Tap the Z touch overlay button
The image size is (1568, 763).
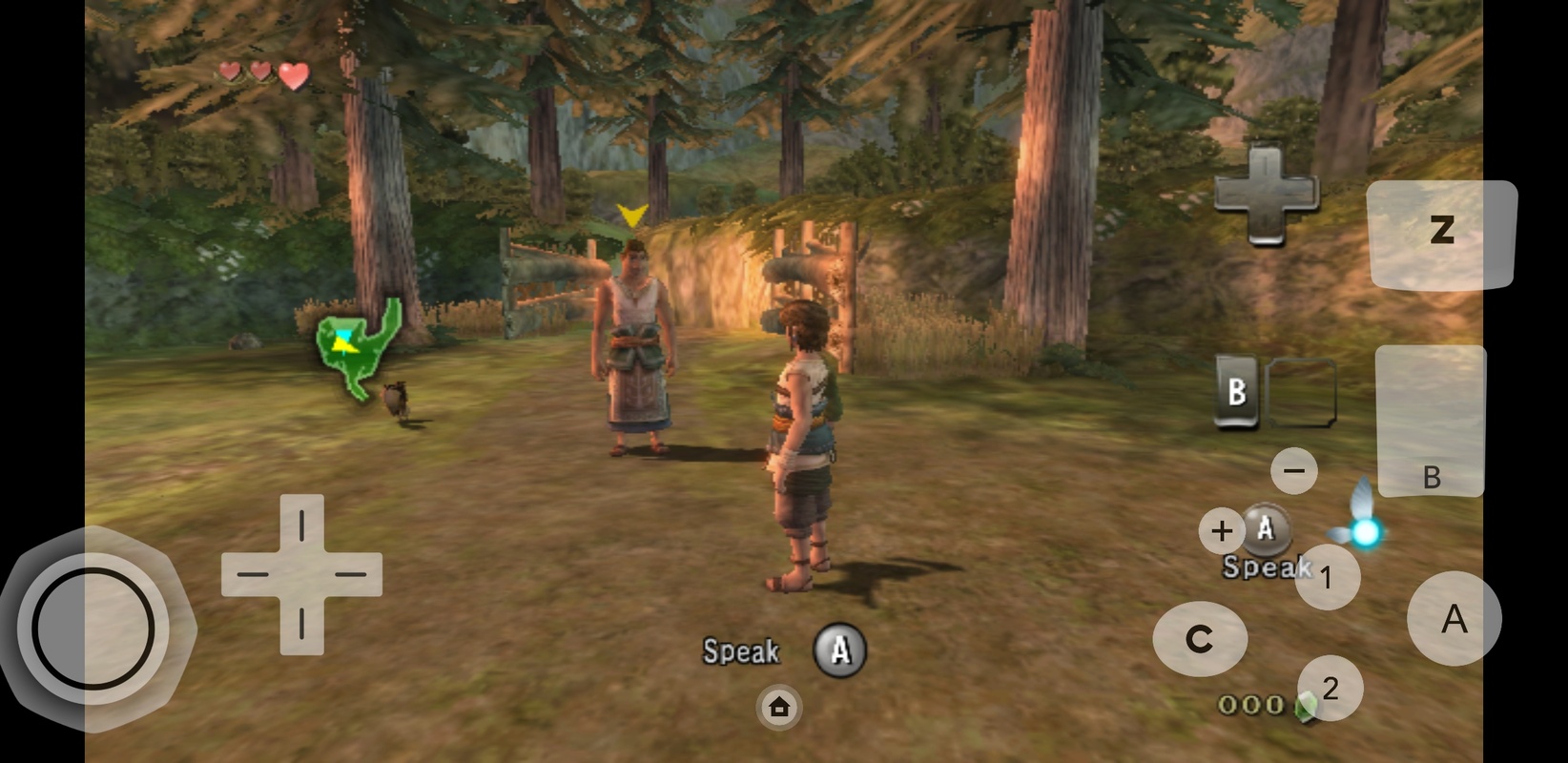1441,233
